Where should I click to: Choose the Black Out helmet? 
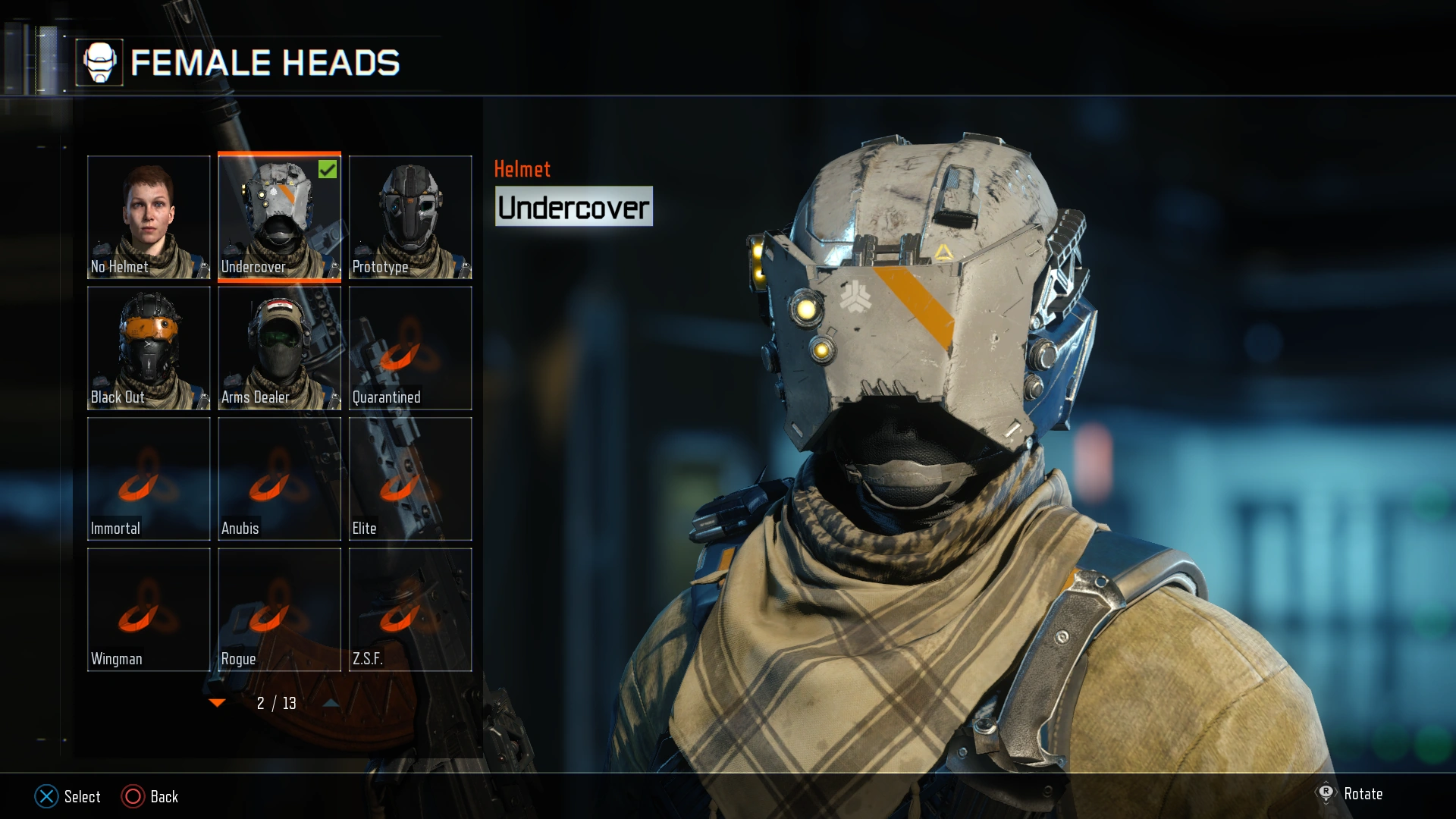click(x=149, y=347)
